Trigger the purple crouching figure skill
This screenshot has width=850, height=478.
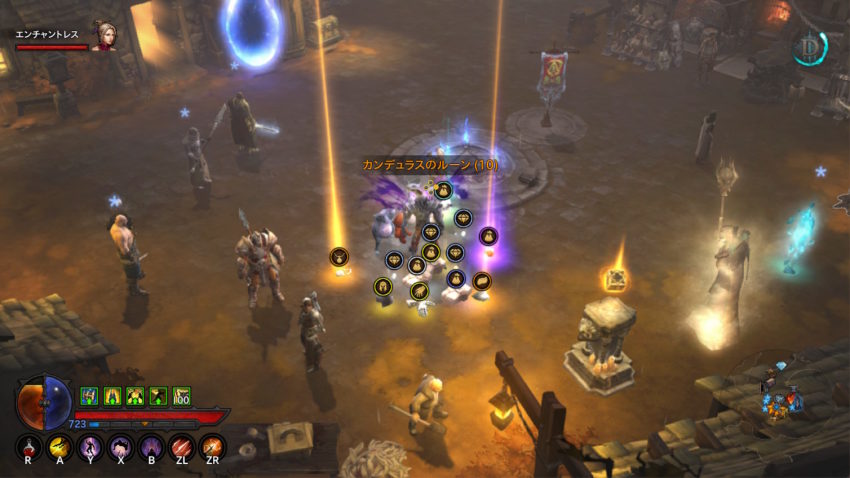pos(120,447)
